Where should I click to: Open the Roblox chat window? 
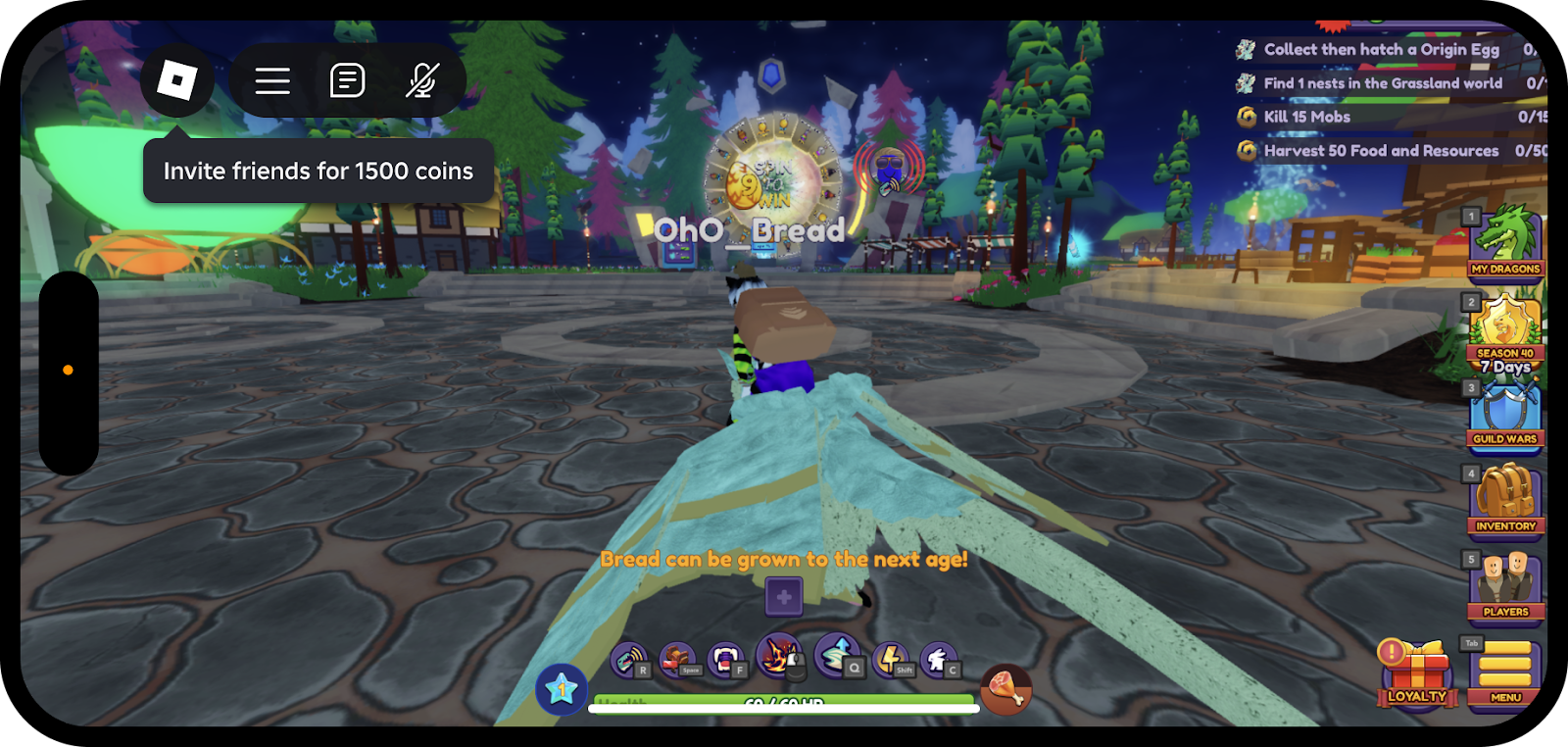click(347, 80)
